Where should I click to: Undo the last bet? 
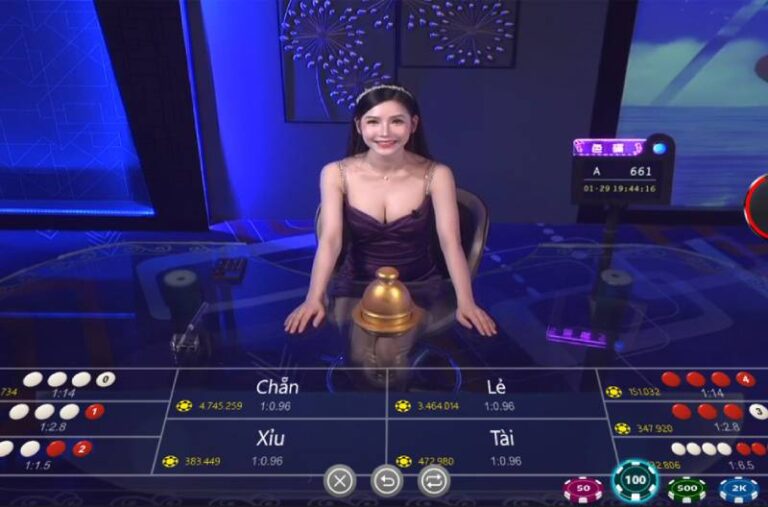click(387, 481)
